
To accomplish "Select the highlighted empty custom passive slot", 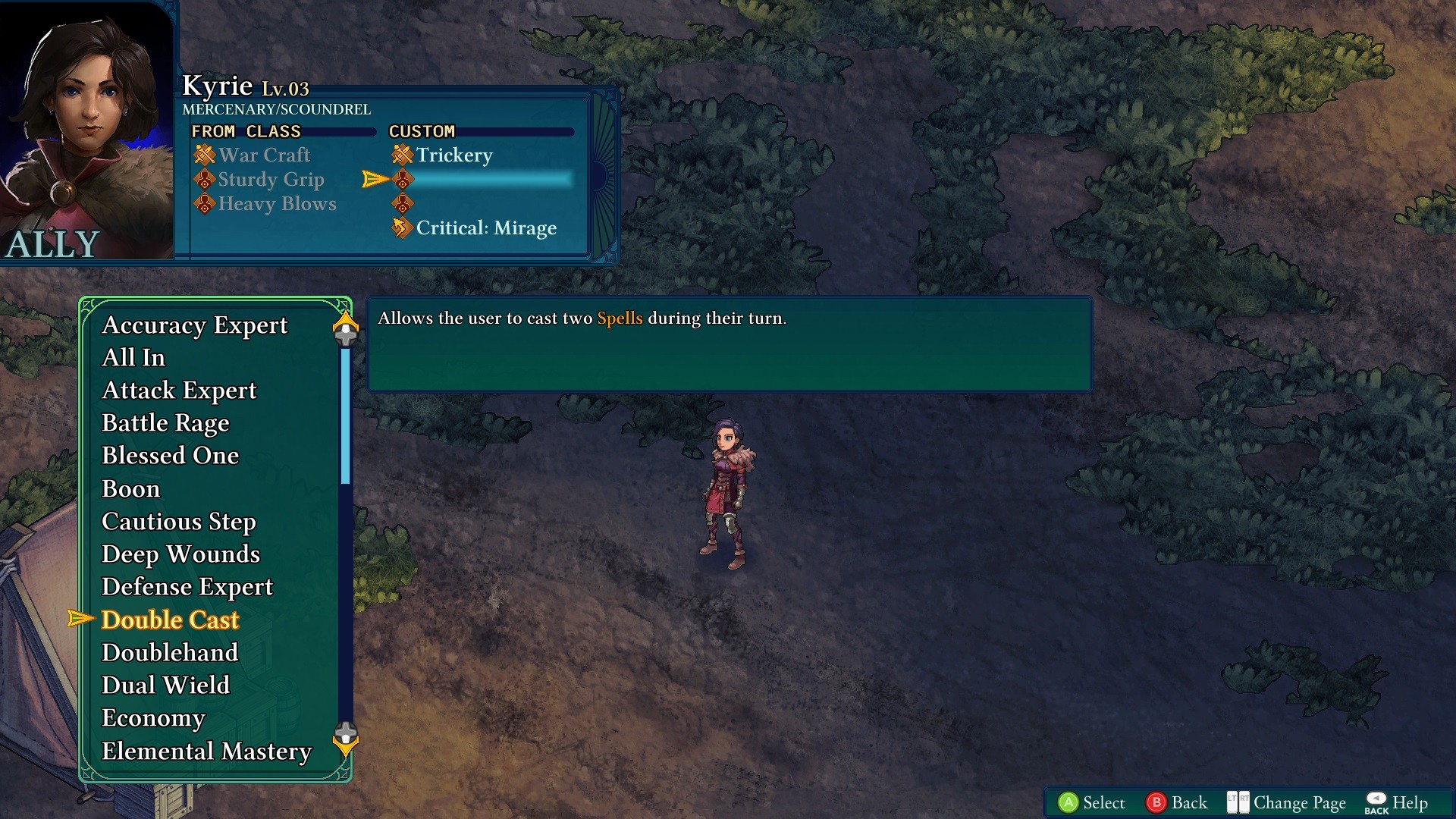I will point(485,180).
